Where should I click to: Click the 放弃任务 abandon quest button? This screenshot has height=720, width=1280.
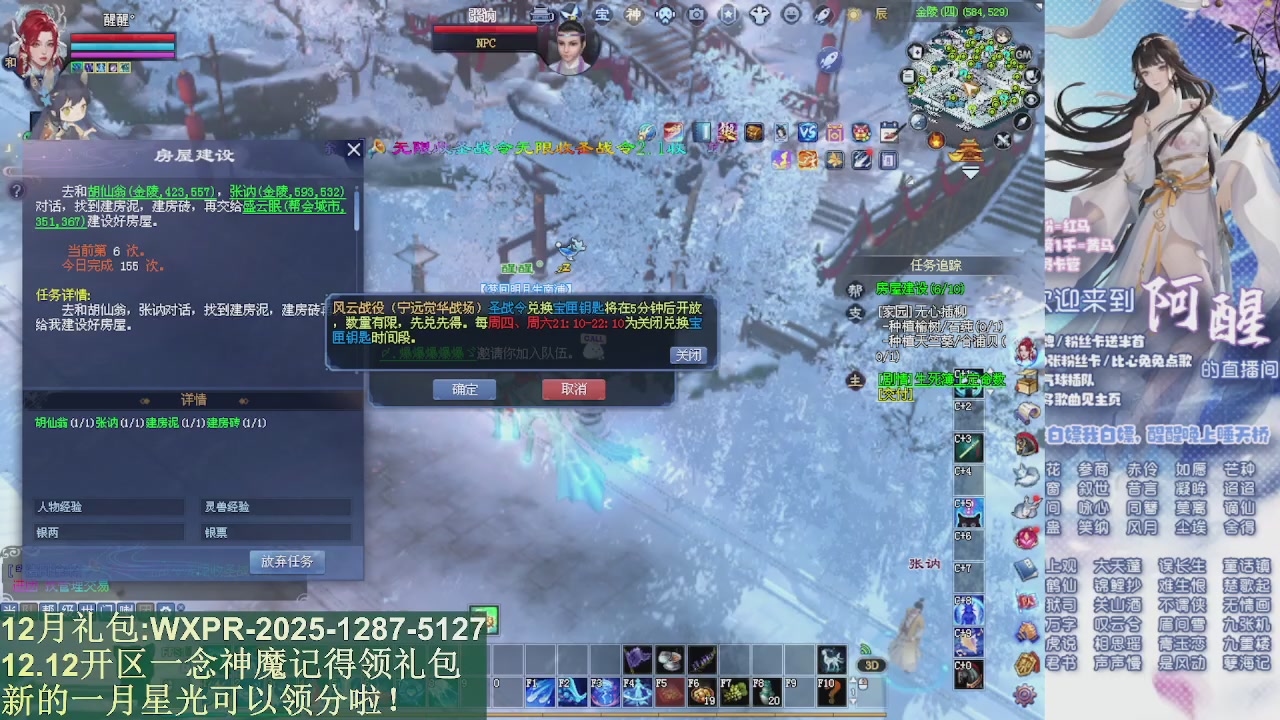[287, 562]
